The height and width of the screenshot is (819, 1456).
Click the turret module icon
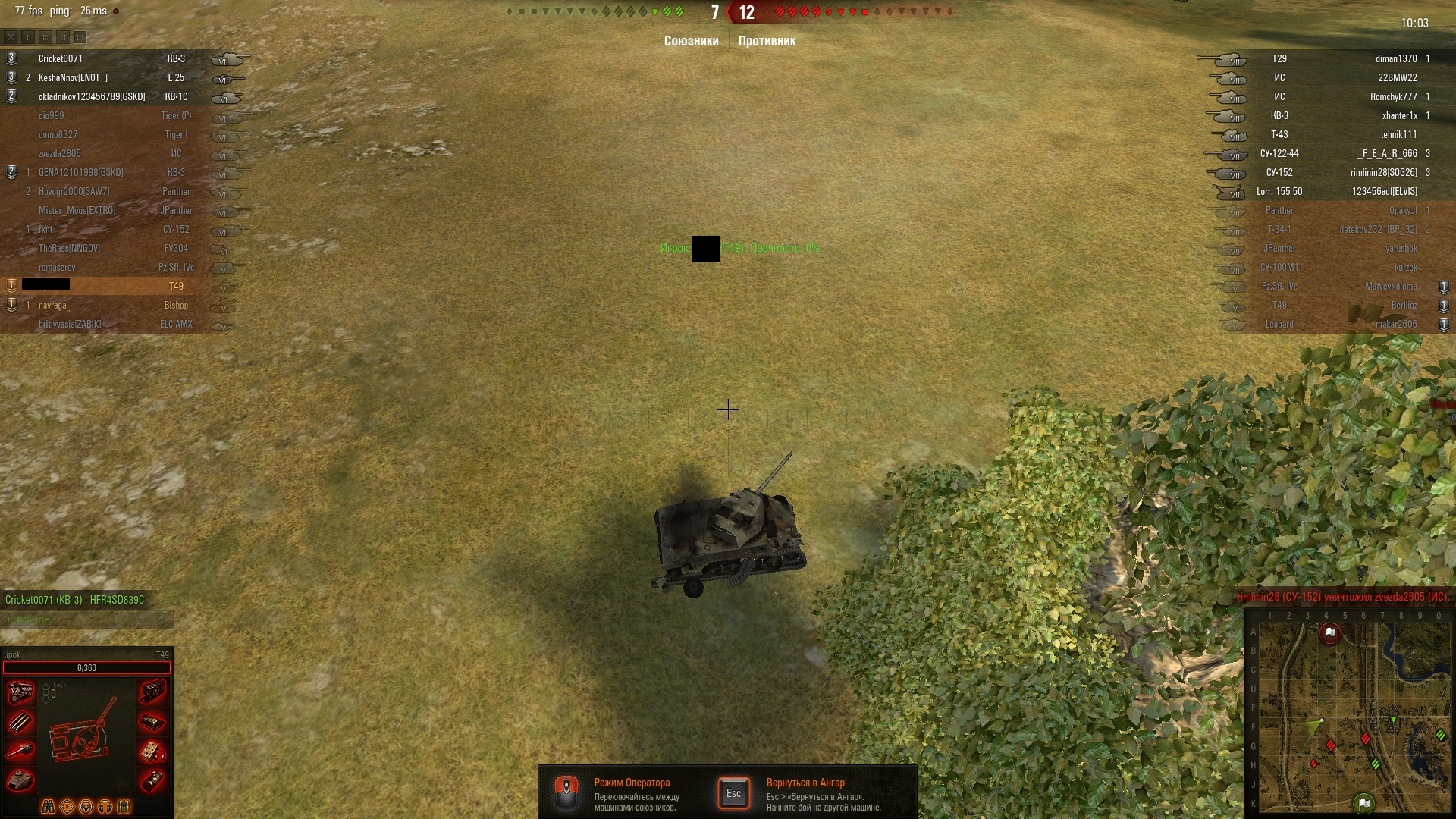[20, 779]
